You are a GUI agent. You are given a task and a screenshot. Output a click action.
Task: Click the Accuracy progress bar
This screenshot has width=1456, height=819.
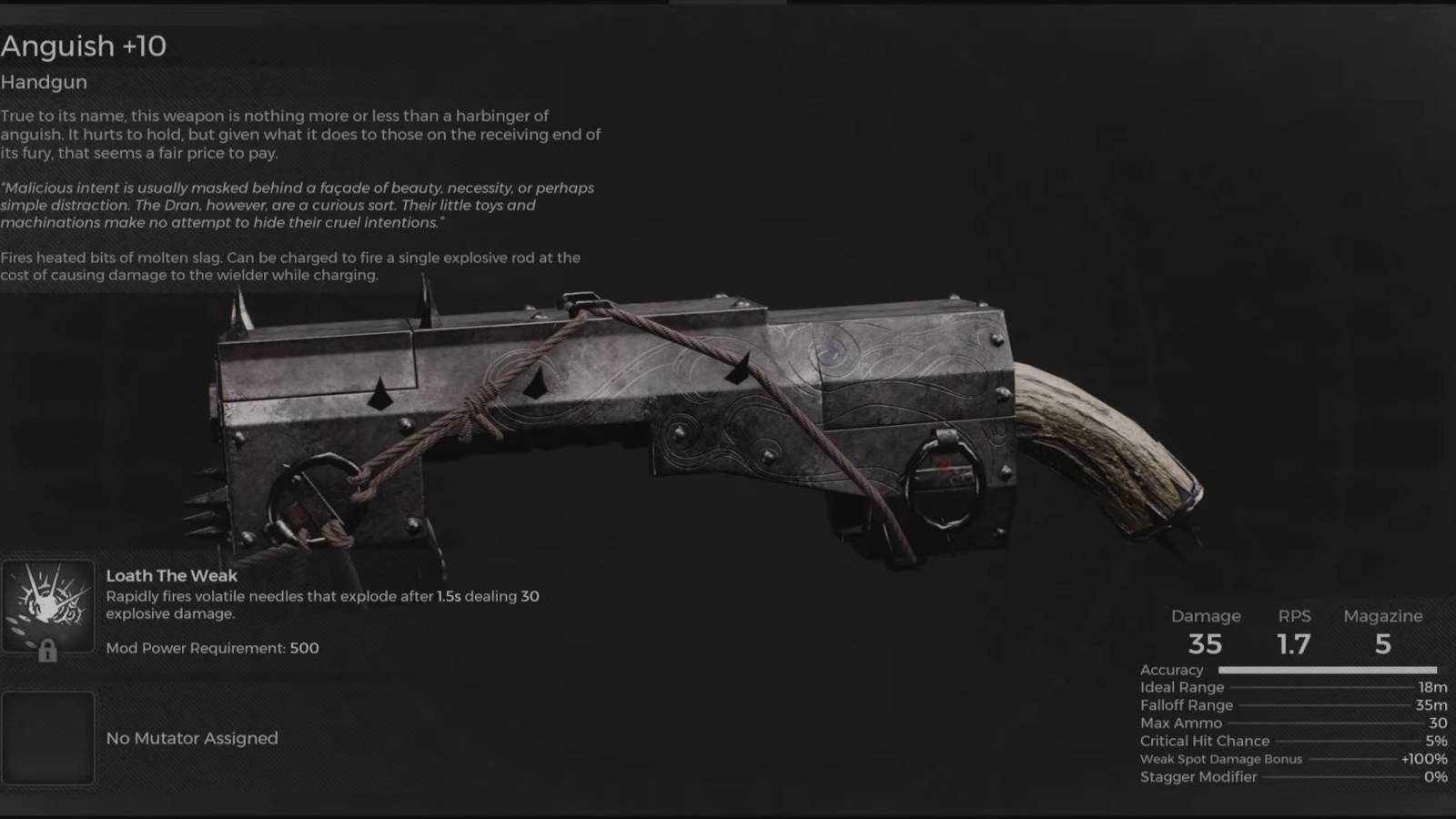tap(1329, 669)
